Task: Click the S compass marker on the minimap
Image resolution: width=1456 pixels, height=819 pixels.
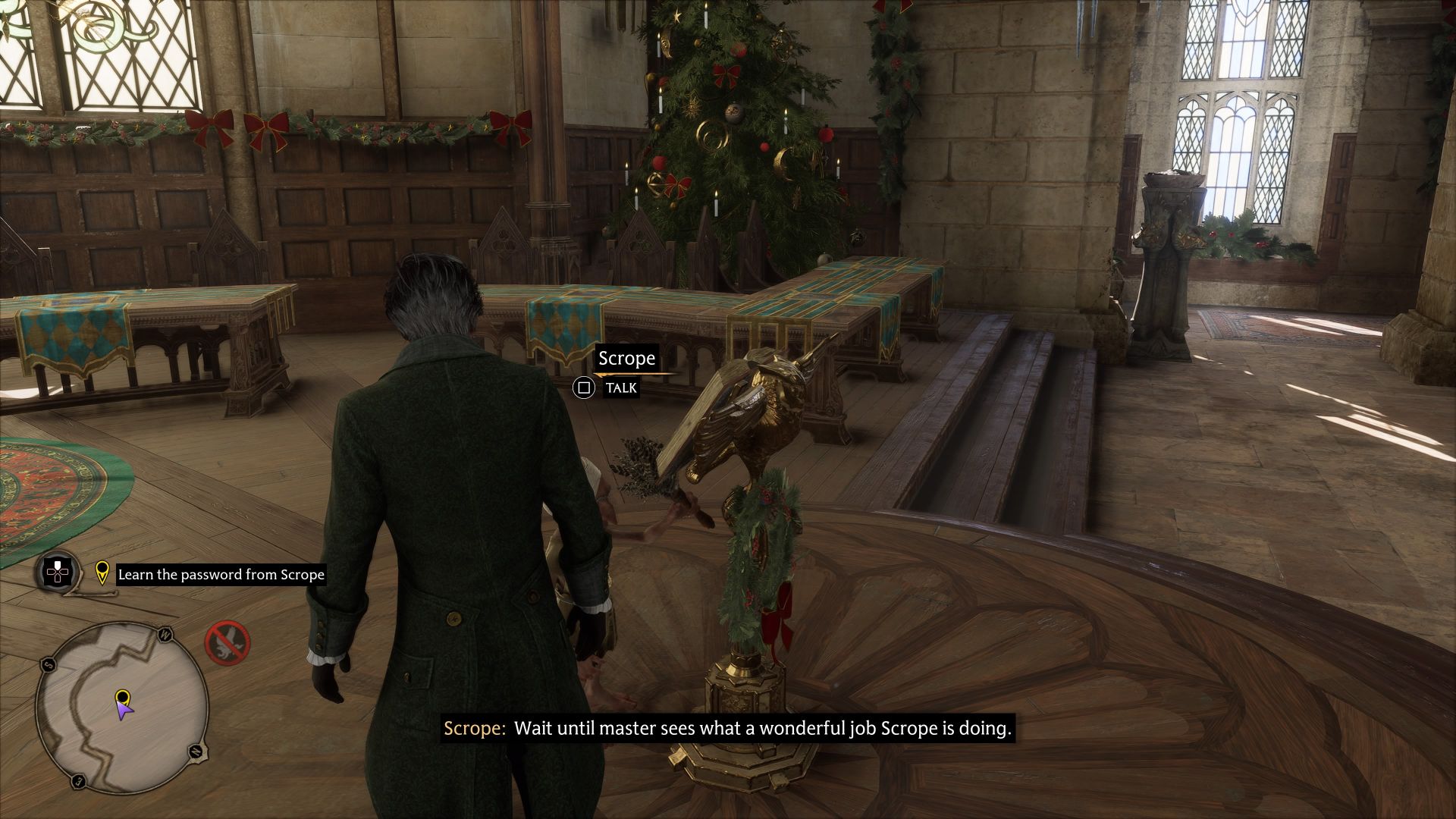Action: pos(48,664)
